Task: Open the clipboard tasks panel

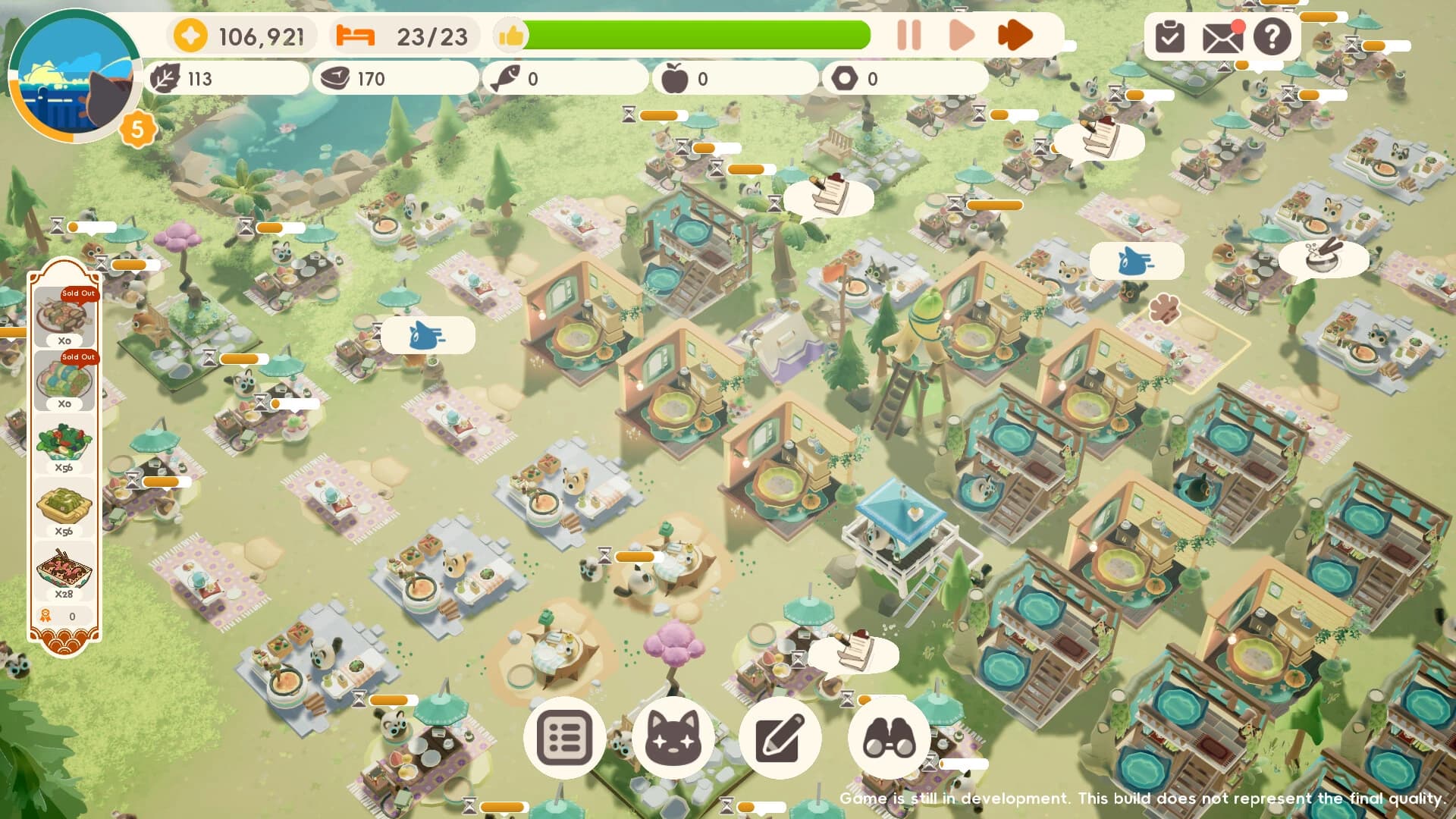Action: (x=1169, y=36)
